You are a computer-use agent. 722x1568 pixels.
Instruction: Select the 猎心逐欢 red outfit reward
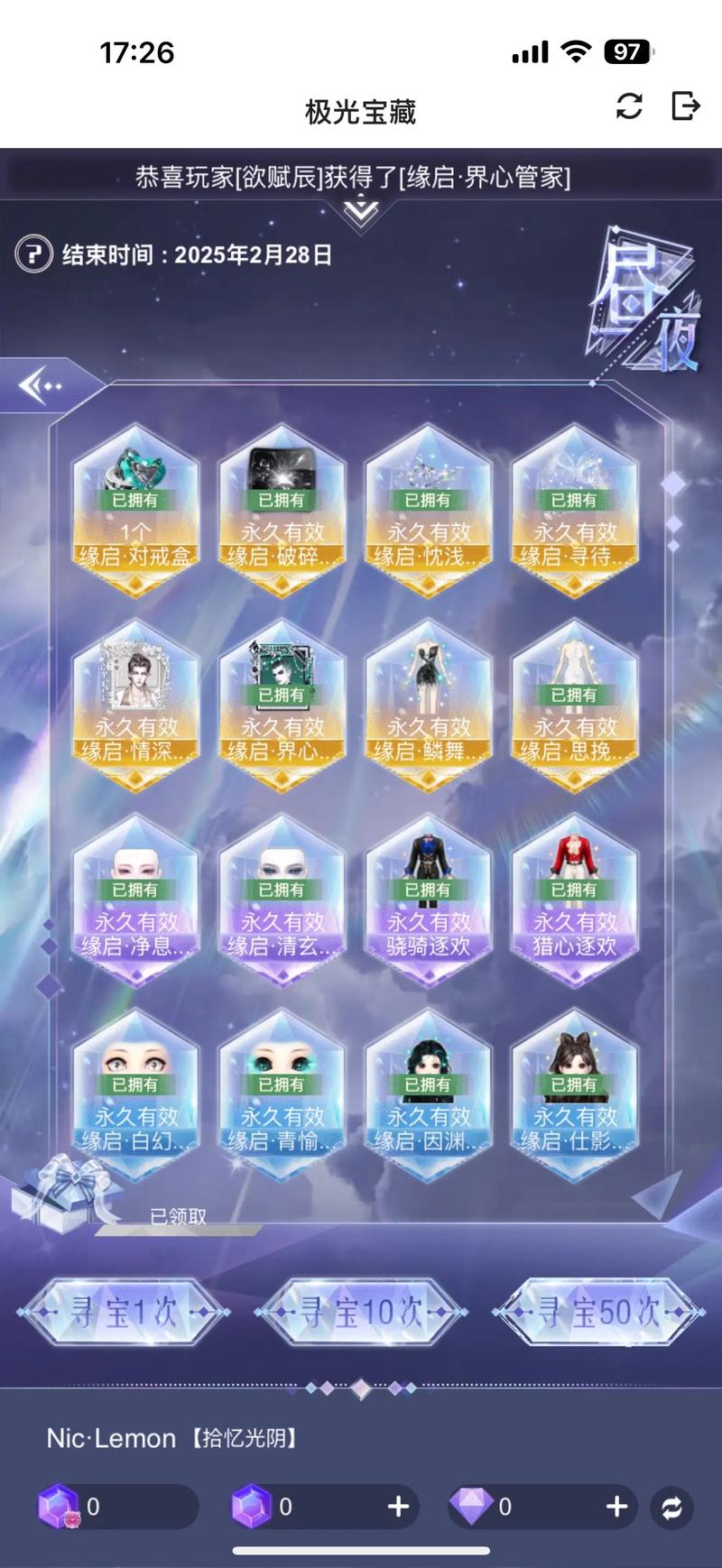574,901
